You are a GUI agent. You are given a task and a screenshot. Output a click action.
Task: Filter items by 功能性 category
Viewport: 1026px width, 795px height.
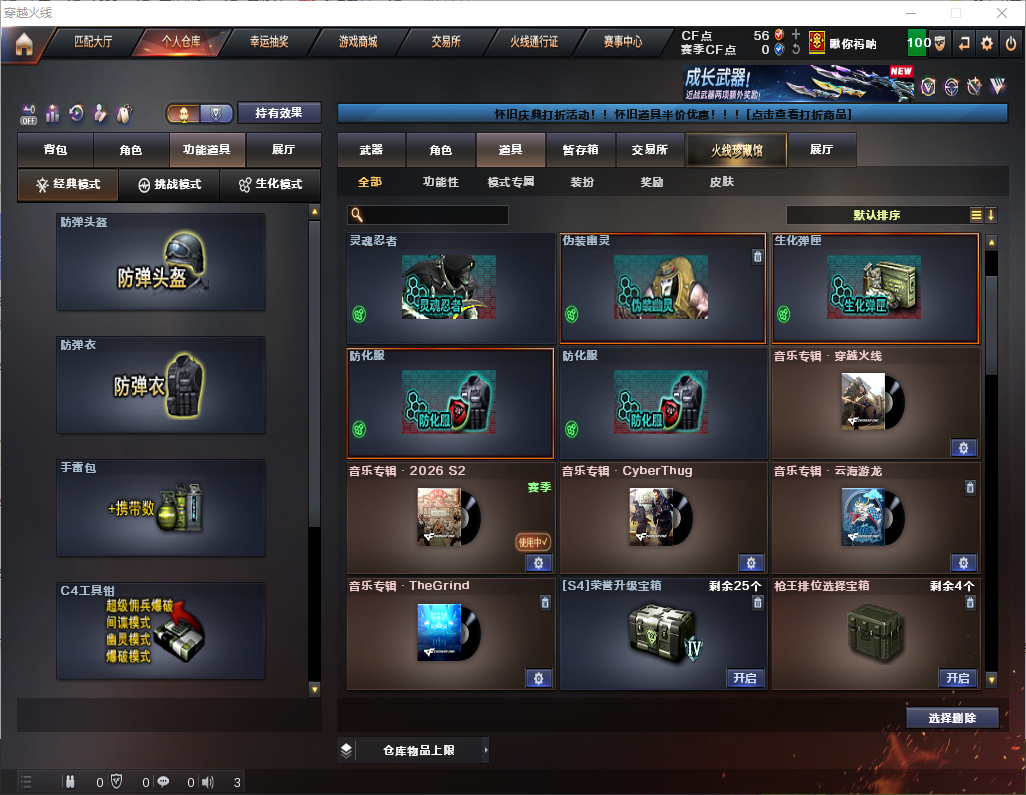(x=440, y=182)
